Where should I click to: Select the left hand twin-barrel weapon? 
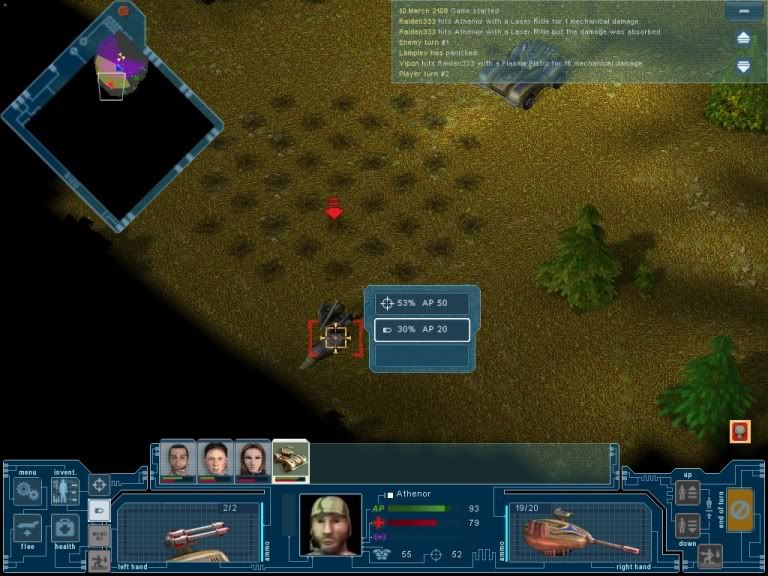(x=190, y=531)
